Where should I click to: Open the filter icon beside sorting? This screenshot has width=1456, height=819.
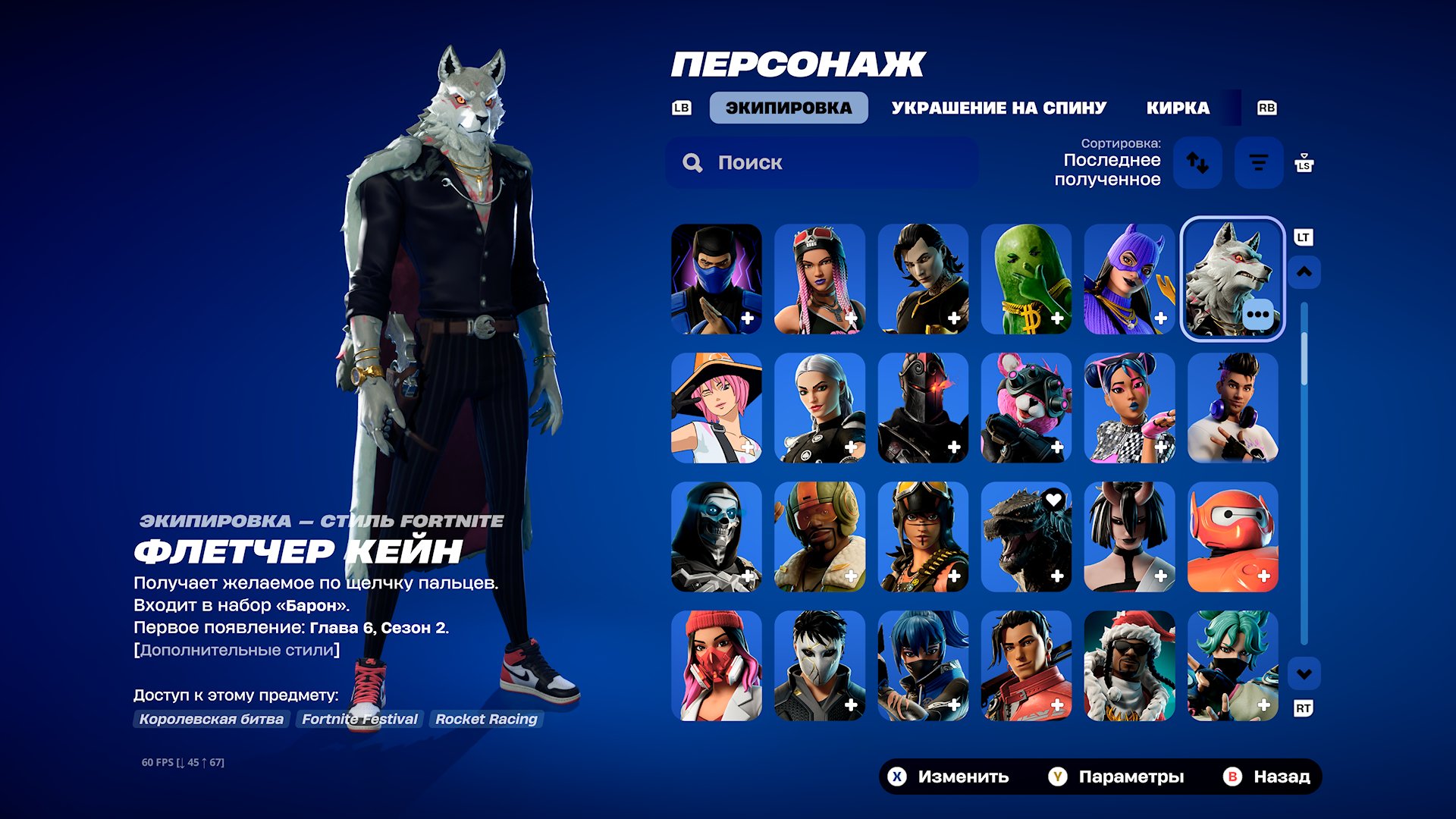click(x=1258, y=162)
